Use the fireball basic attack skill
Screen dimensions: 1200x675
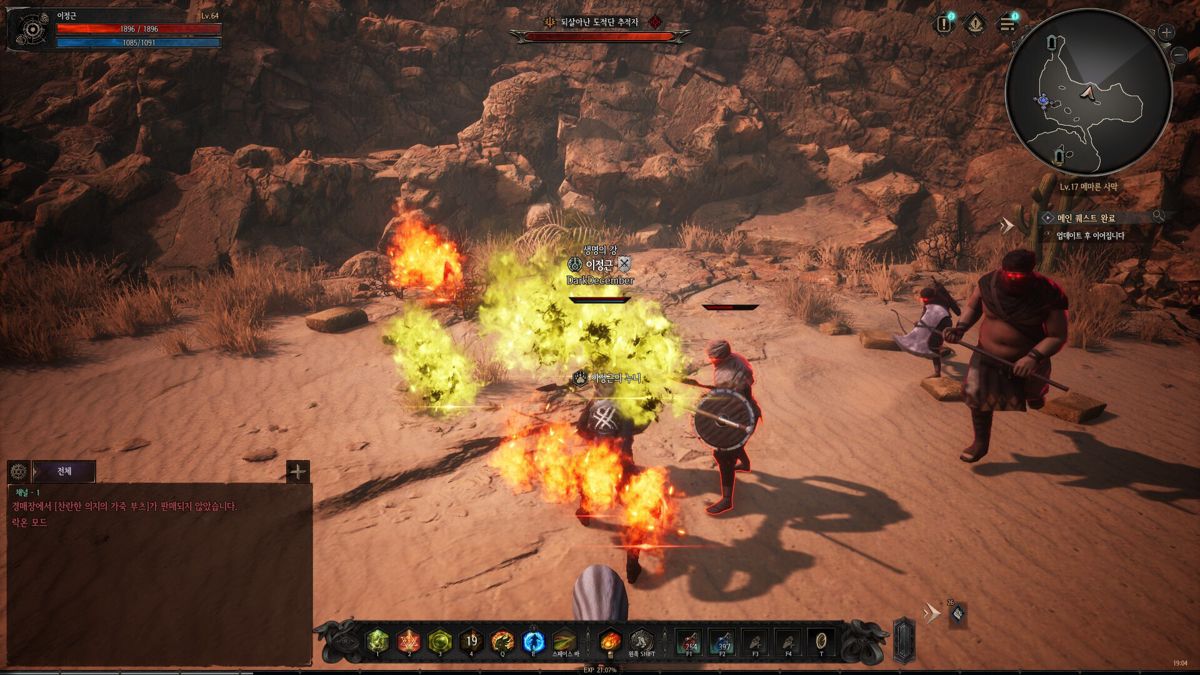point(609,641)
